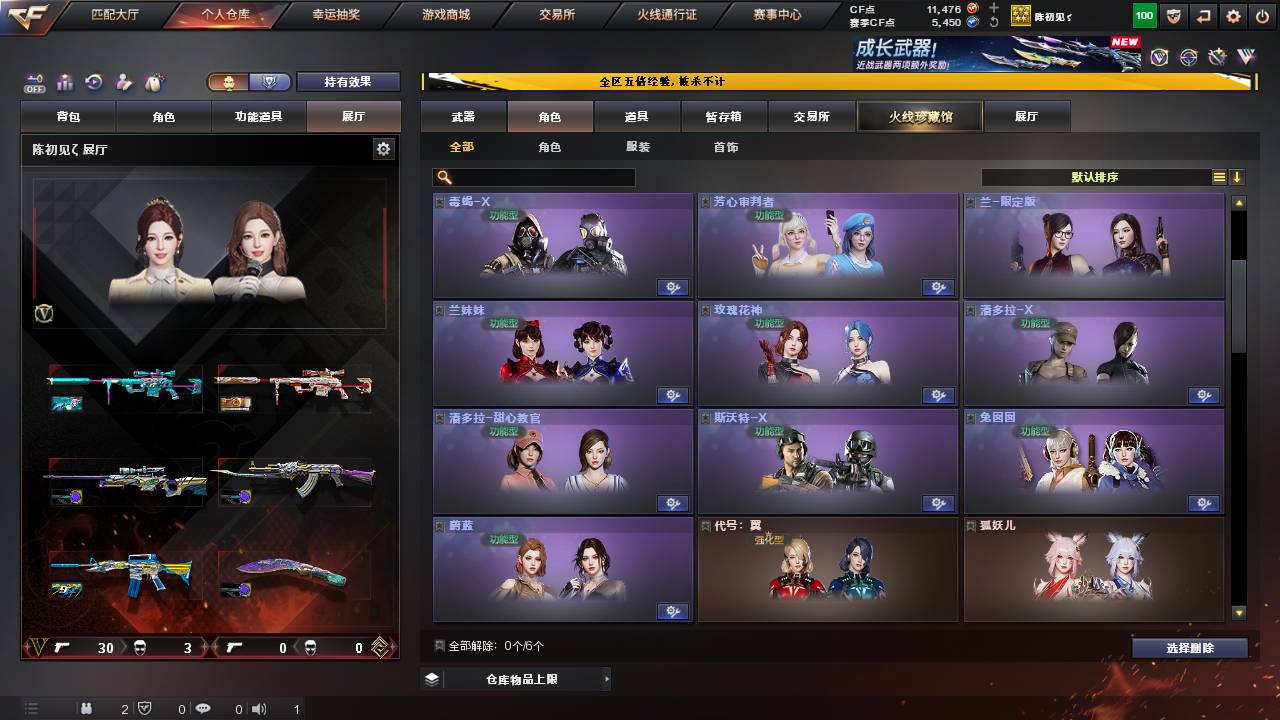The width and height of the screenshot is (1280, 720).
Task: Open the 游戏商城 menu at the top
Action: tap(448, 15)
